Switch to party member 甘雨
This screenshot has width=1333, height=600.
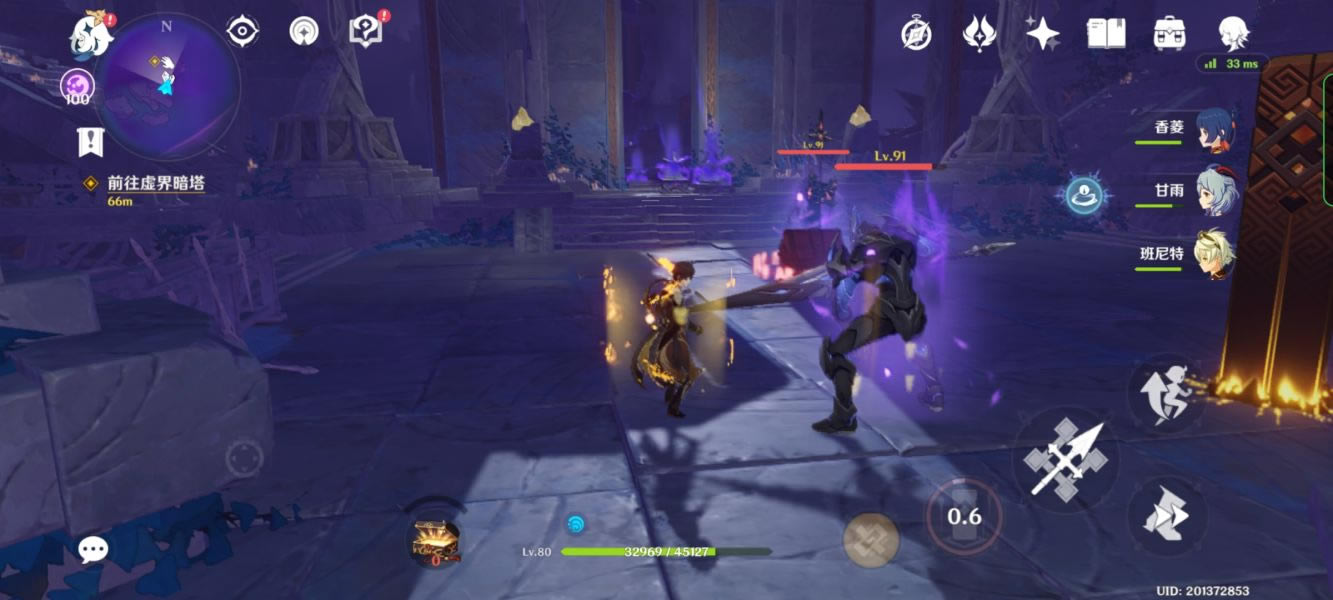pos(1214,191)
